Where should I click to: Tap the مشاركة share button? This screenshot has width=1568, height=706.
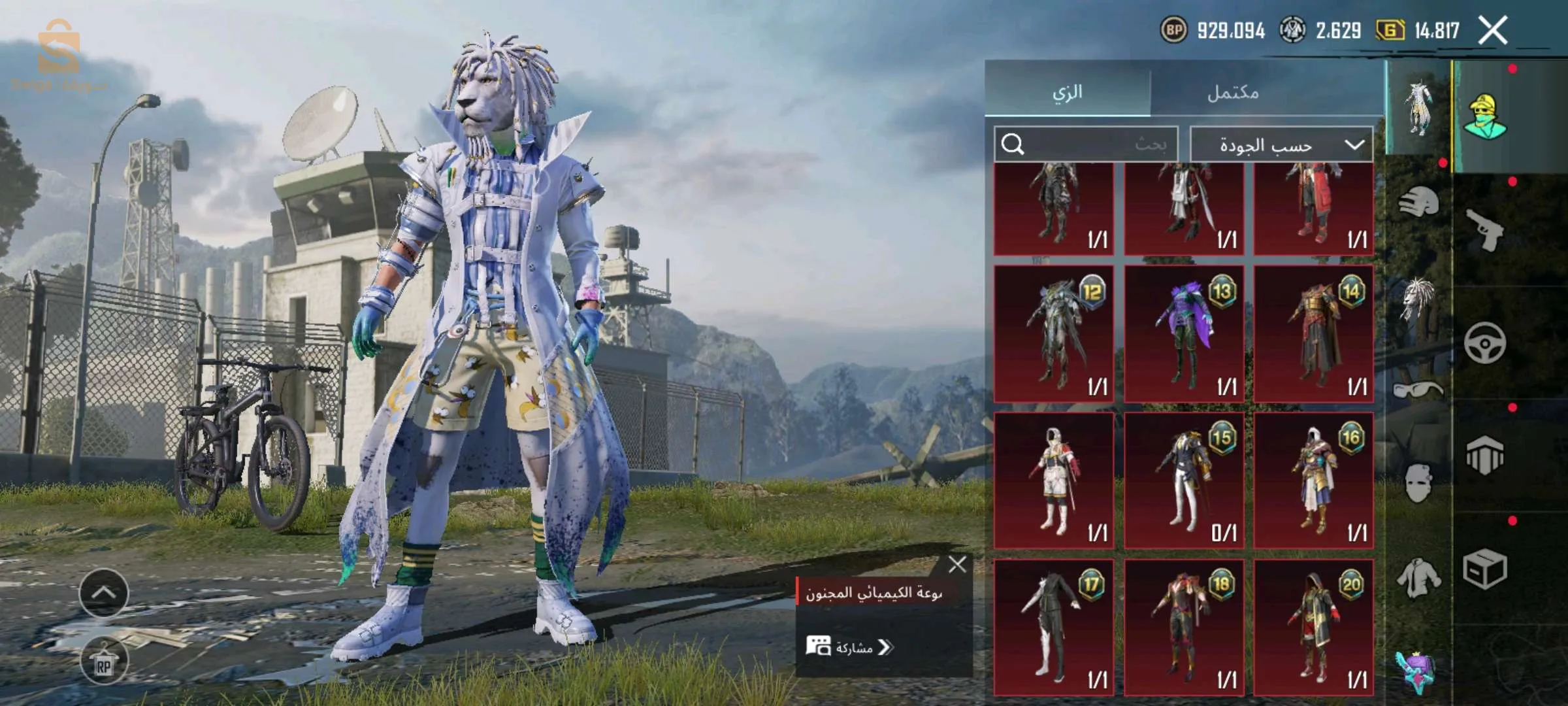click(849, 647)
